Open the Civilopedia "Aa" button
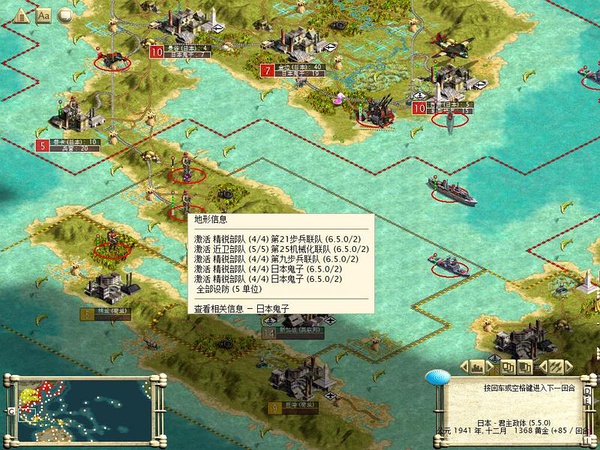Screen dimensions: 600x450 (44, 15)
